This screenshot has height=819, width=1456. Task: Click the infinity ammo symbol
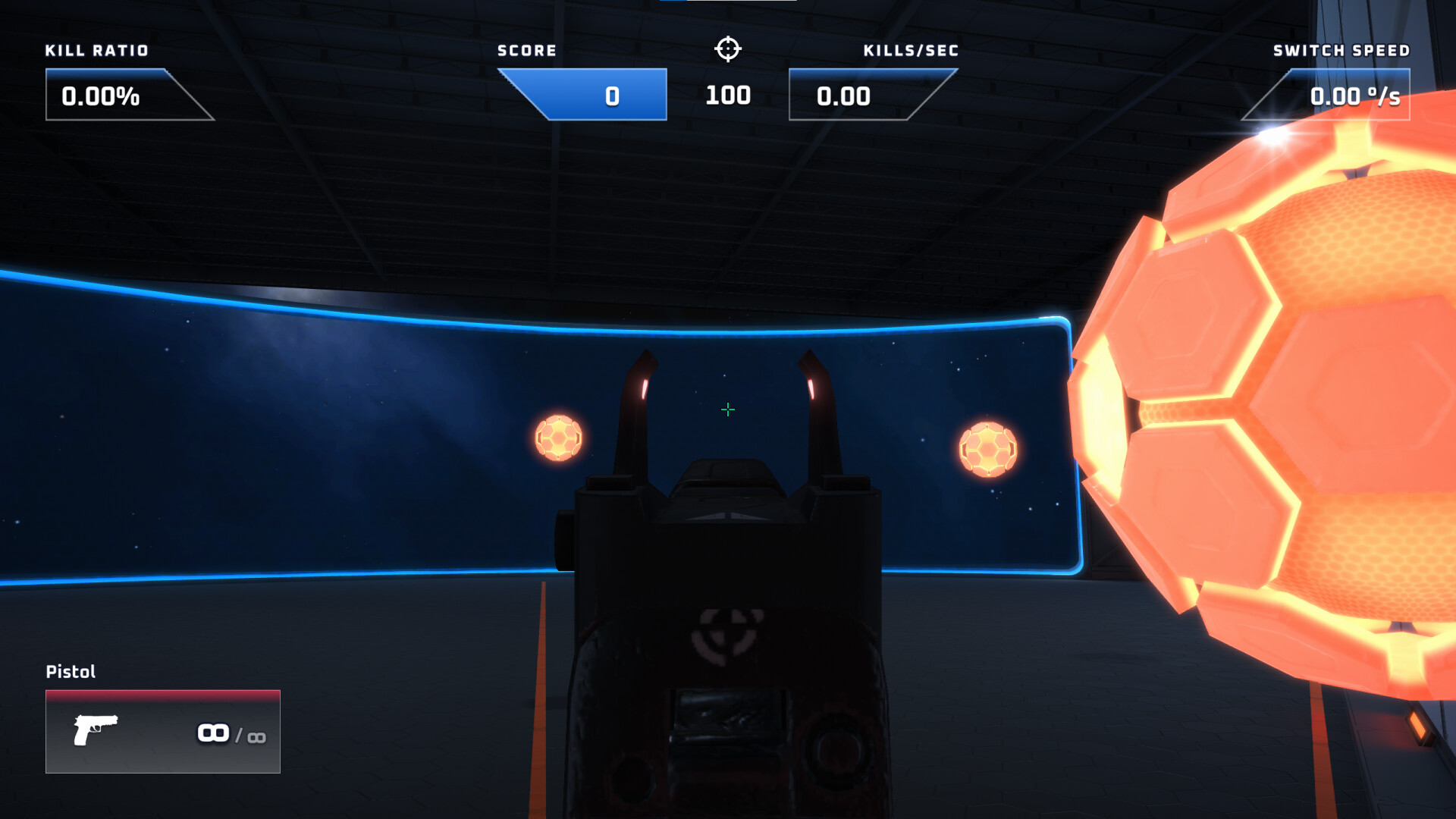coord(213,733)
